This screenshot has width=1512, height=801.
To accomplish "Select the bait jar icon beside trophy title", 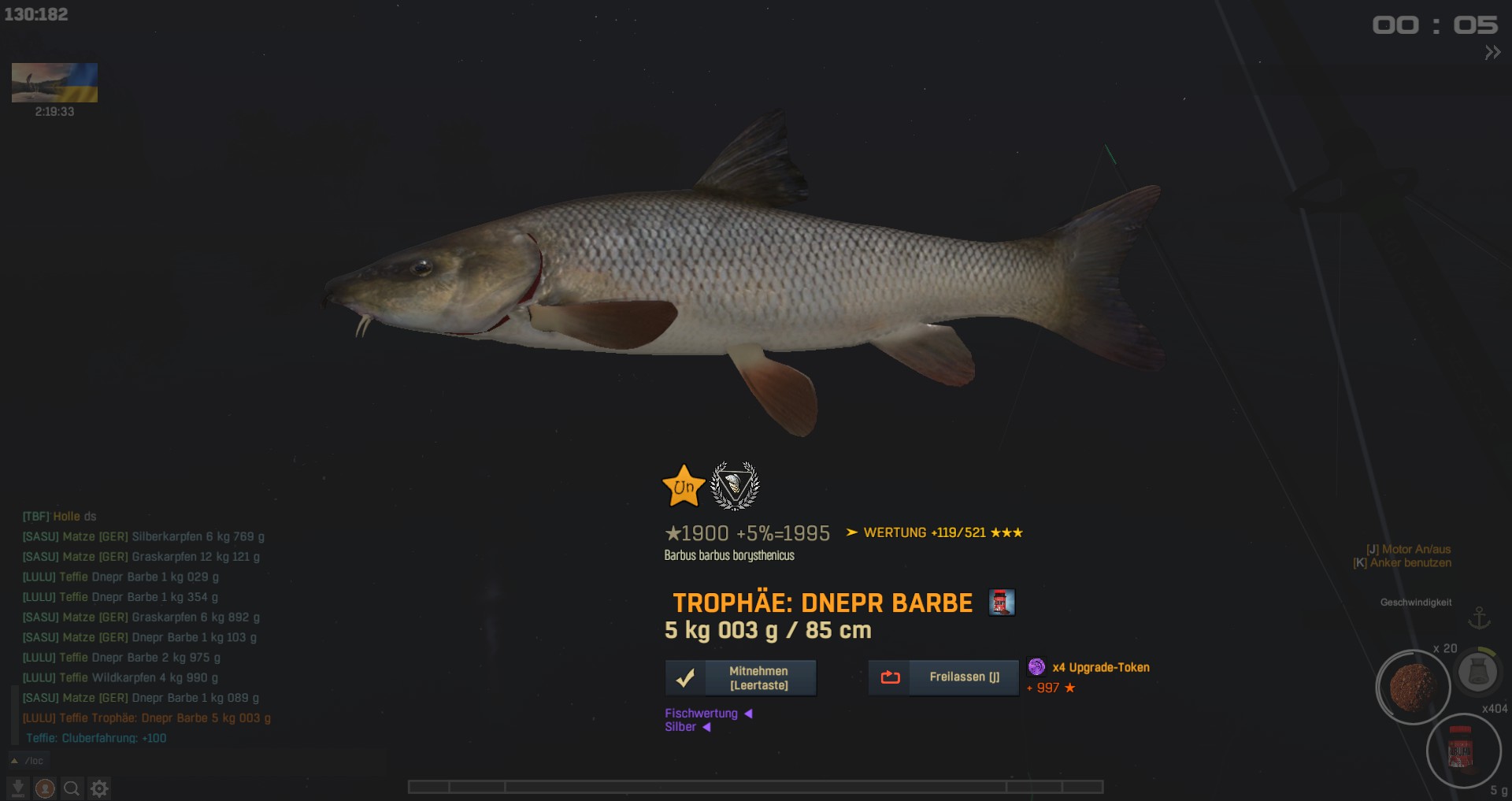I will pos(1002,603).
